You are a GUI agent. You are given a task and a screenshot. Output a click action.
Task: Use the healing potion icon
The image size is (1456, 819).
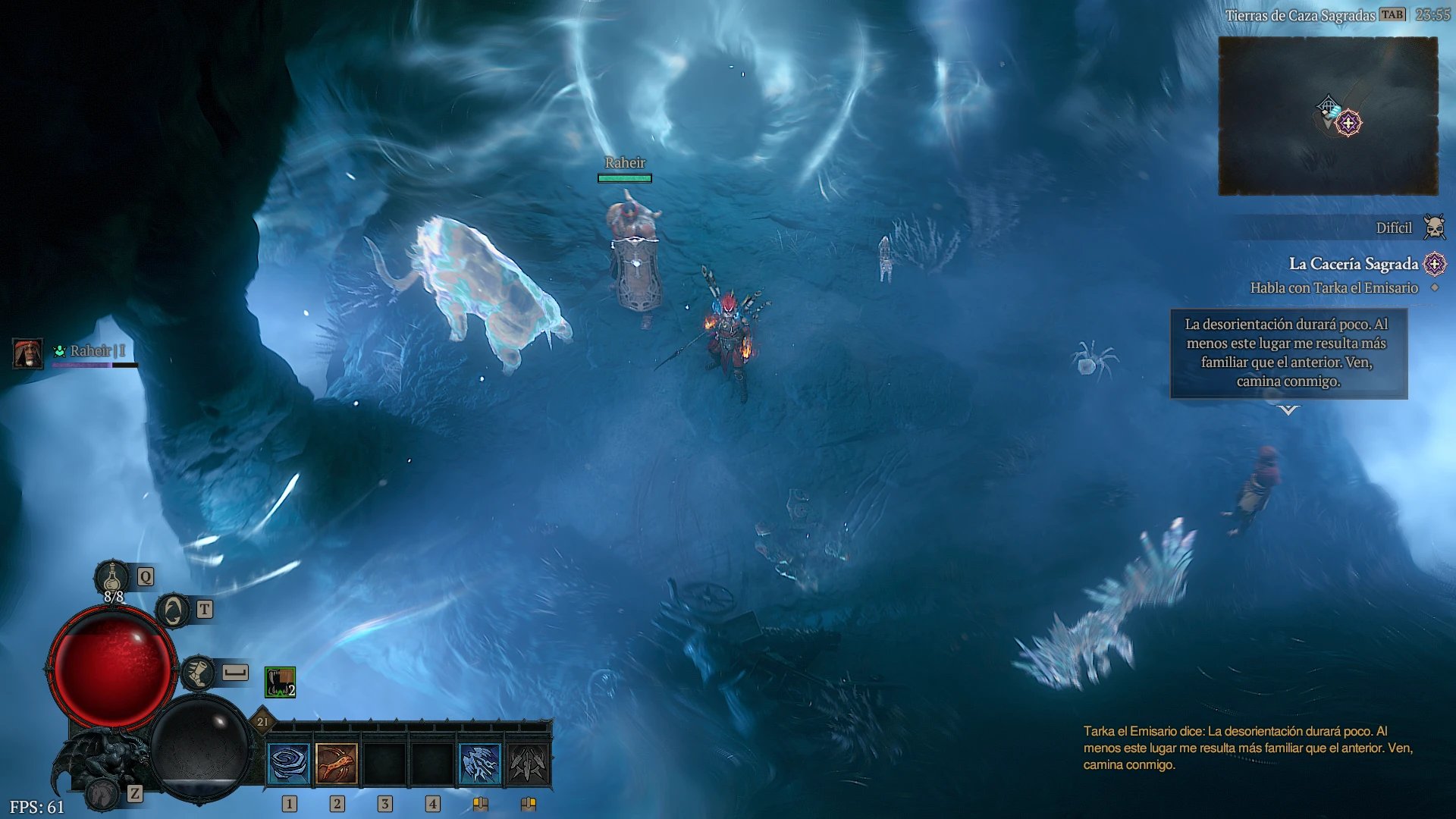[112, 578]
